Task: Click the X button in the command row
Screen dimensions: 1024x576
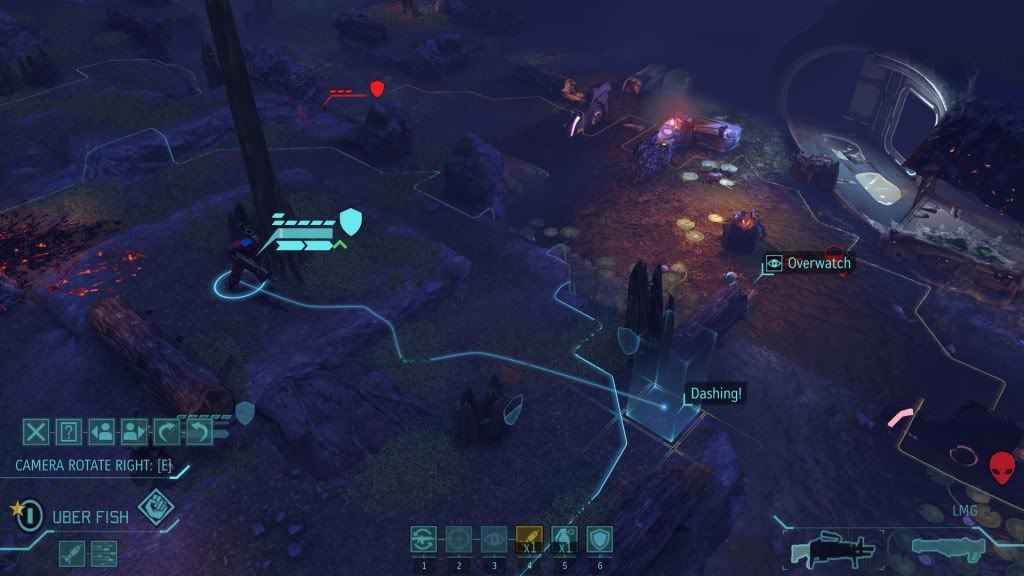Action: coord(36,432)
